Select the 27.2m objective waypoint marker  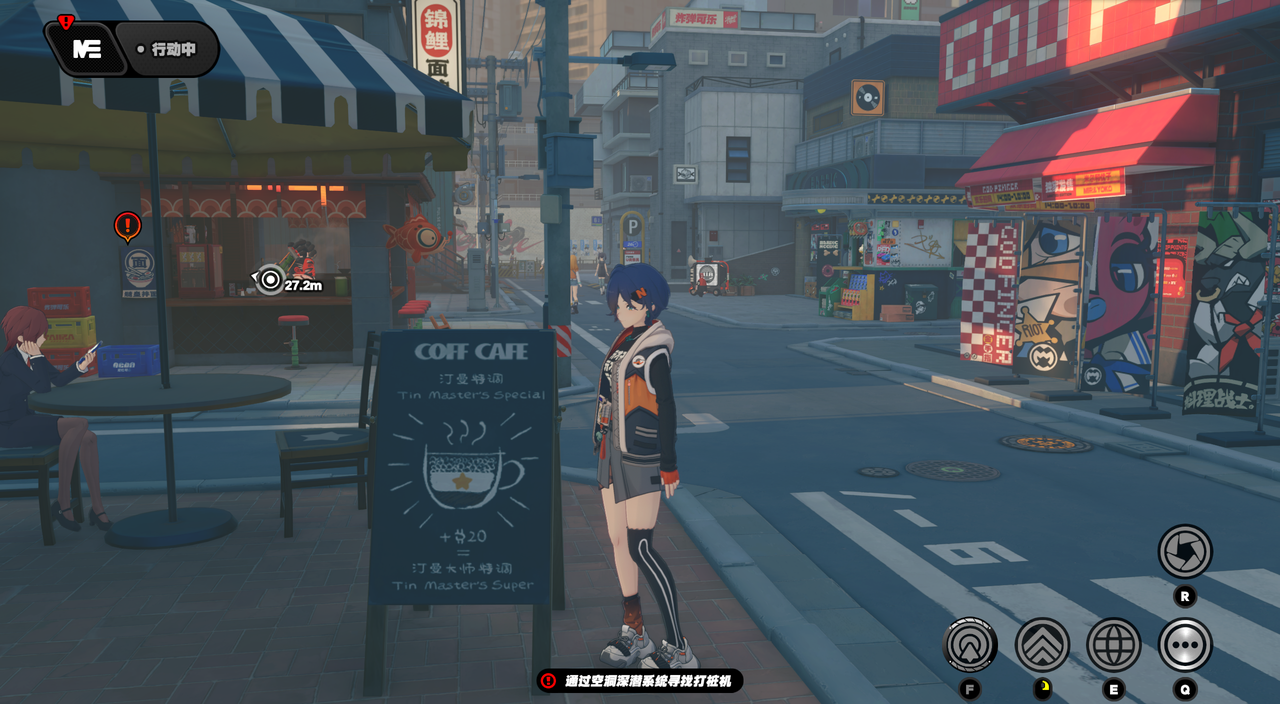(270, 280)
